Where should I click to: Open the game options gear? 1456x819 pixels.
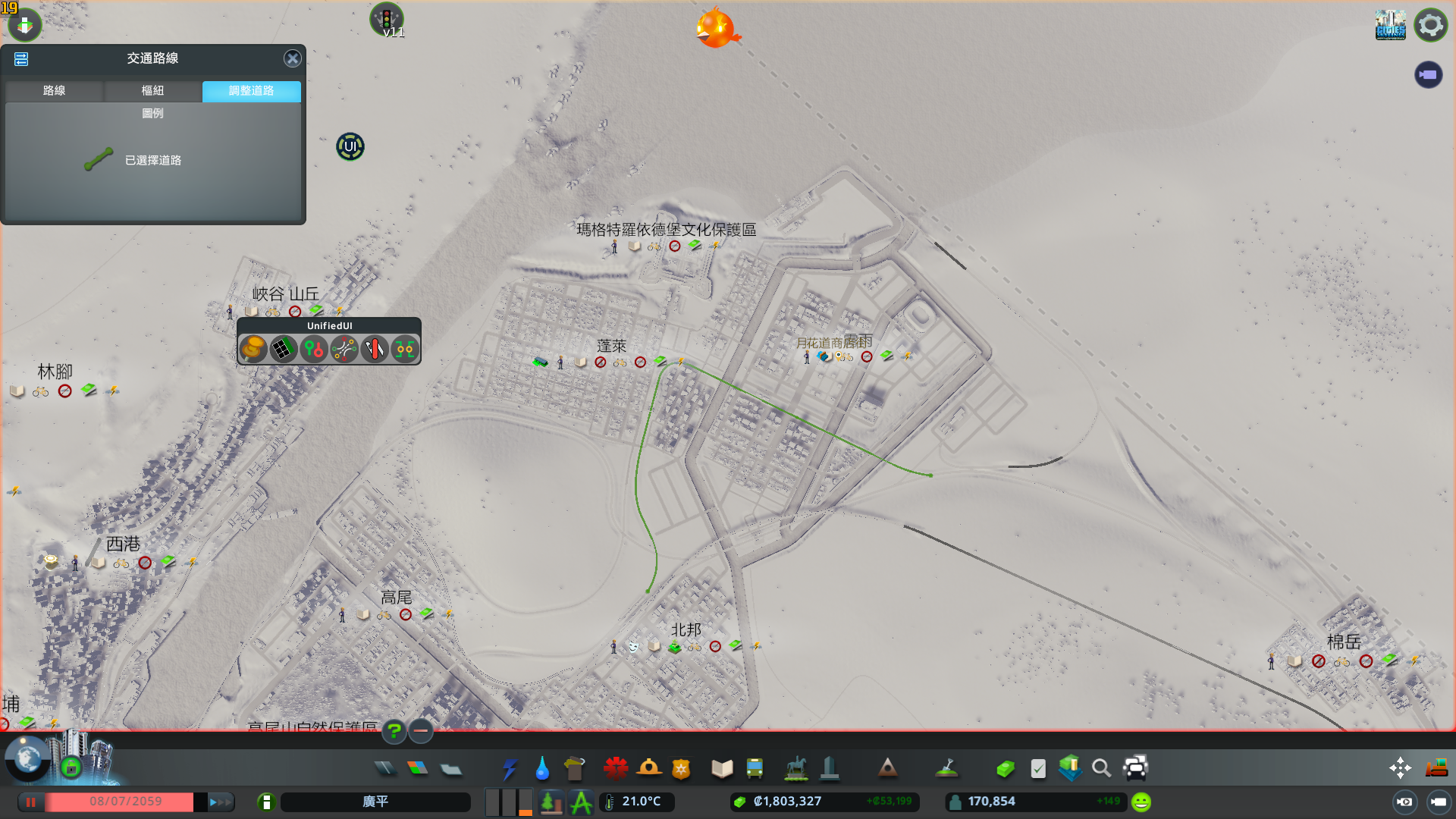[1430, 25]
